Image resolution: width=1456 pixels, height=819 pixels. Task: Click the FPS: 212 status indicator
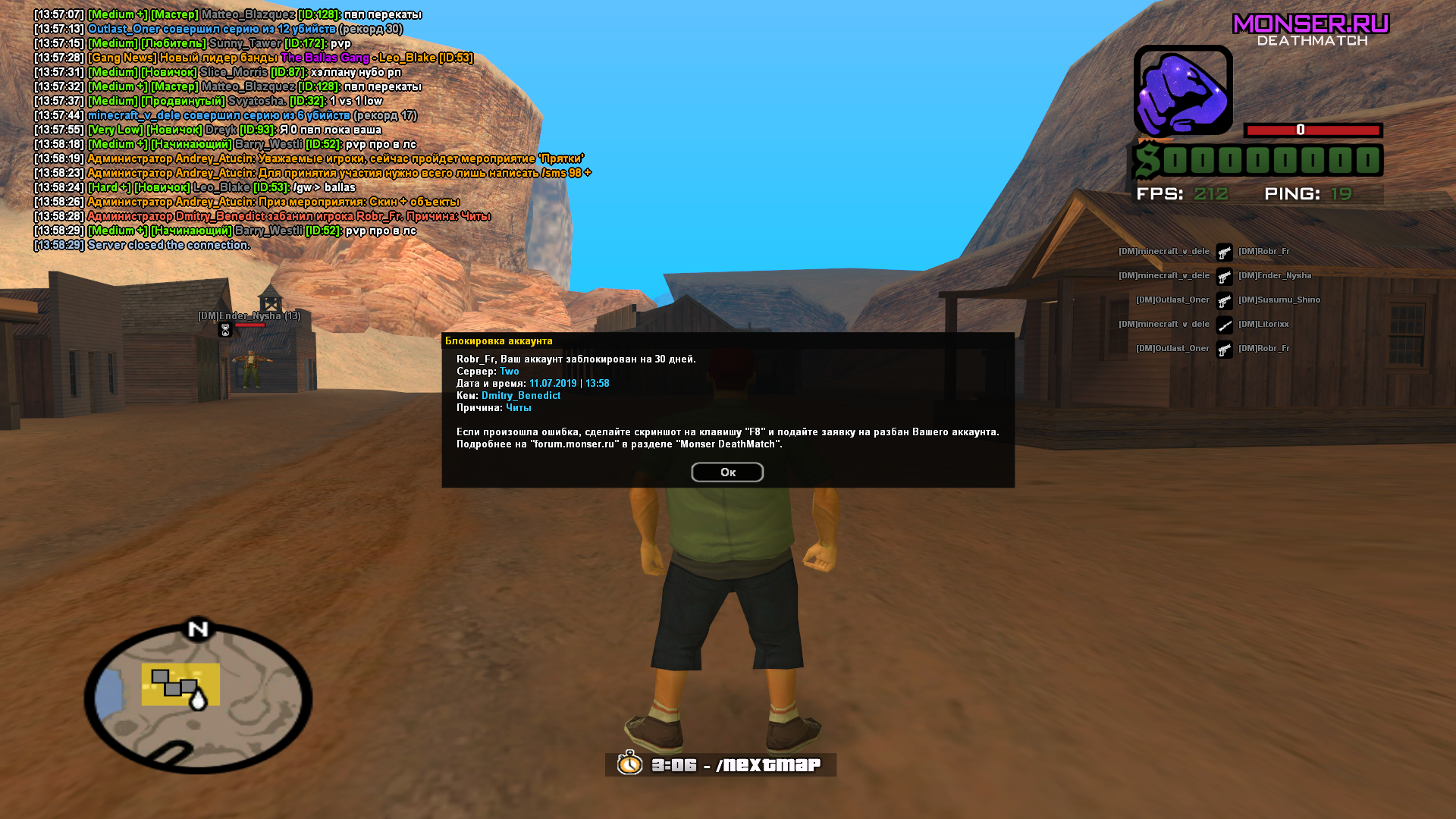click(1183, 193)
